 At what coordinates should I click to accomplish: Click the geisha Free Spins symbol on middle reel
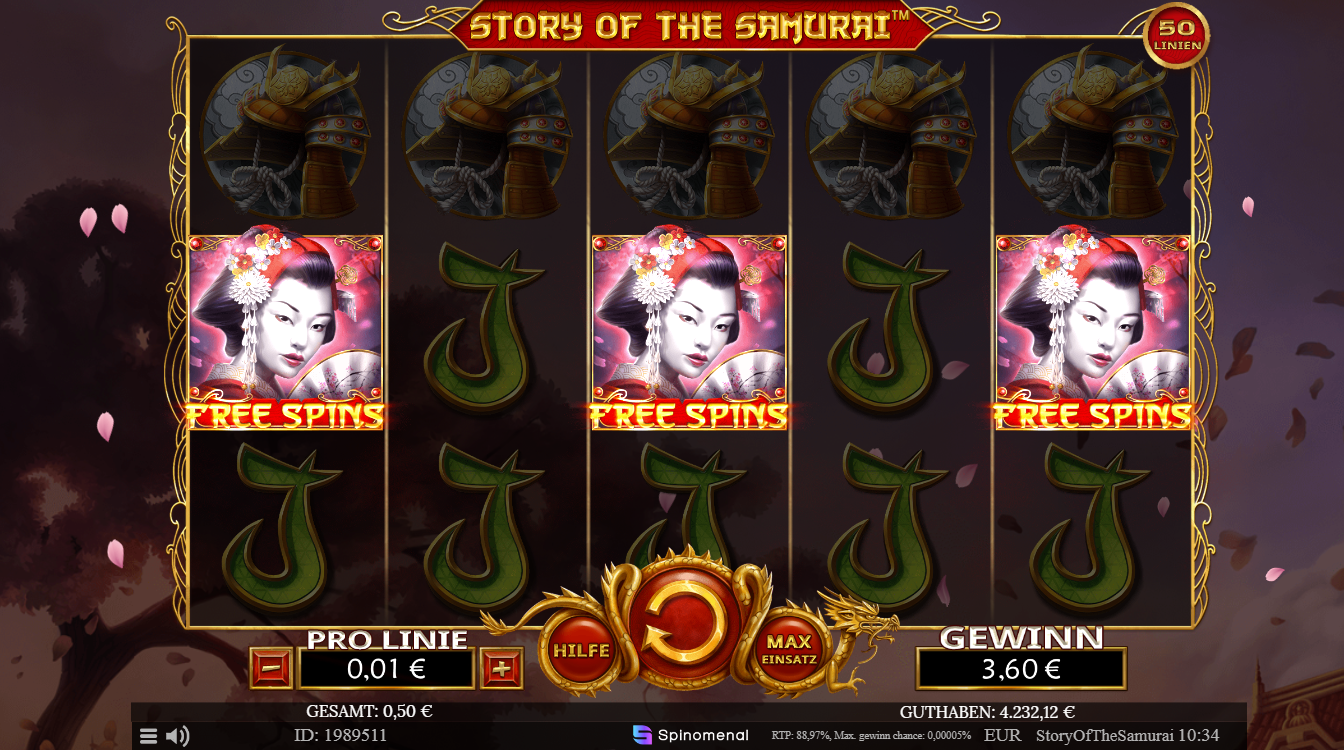pyautogui.click(x=687, y=325)
